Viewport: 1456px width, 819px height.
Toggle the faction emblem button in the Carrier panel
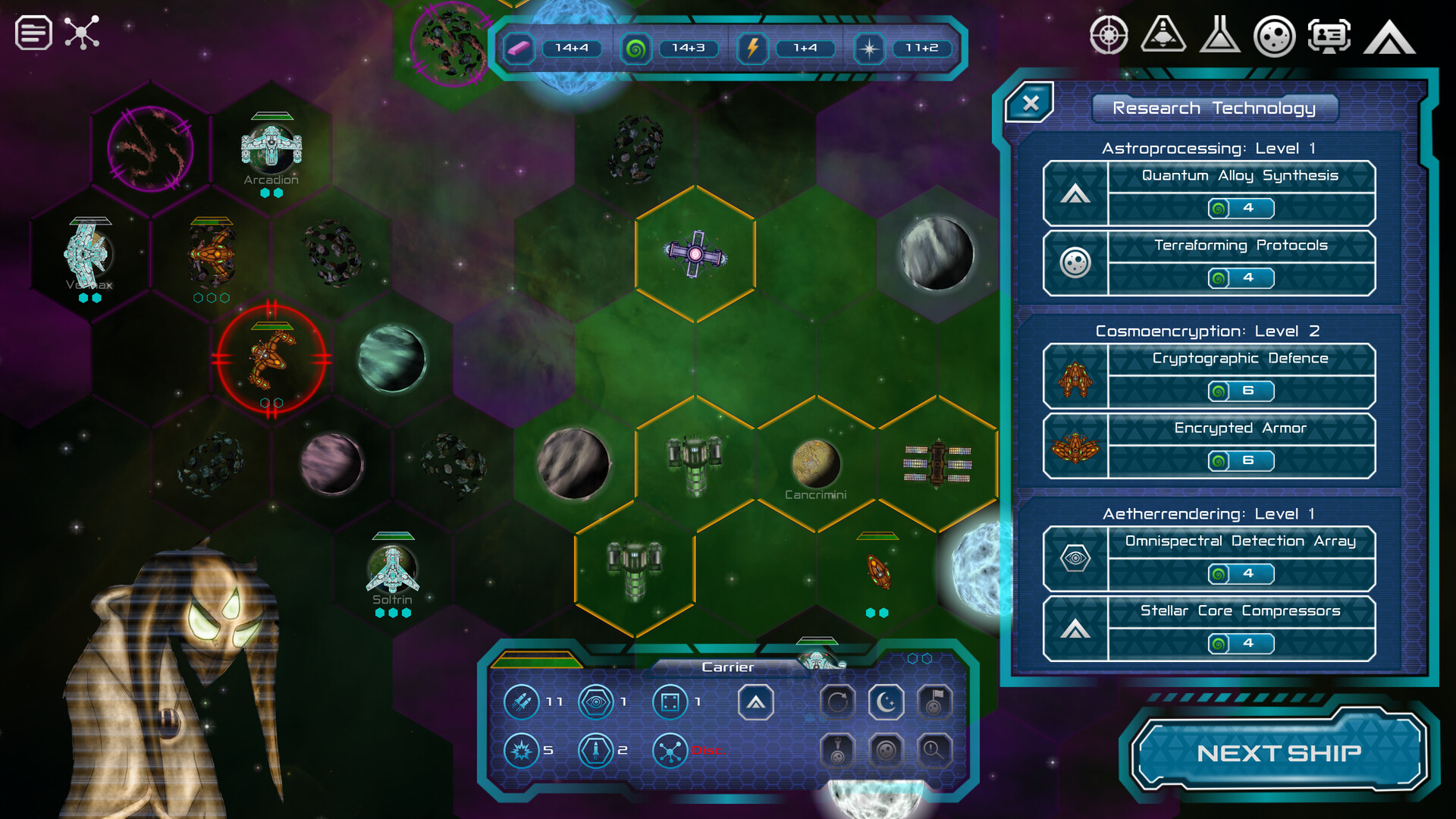755,701
